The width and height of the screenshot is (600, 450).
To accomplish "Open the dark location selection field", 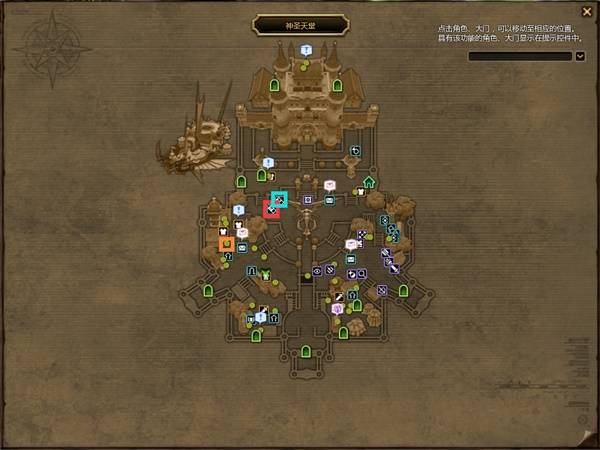I will [520, 57].
